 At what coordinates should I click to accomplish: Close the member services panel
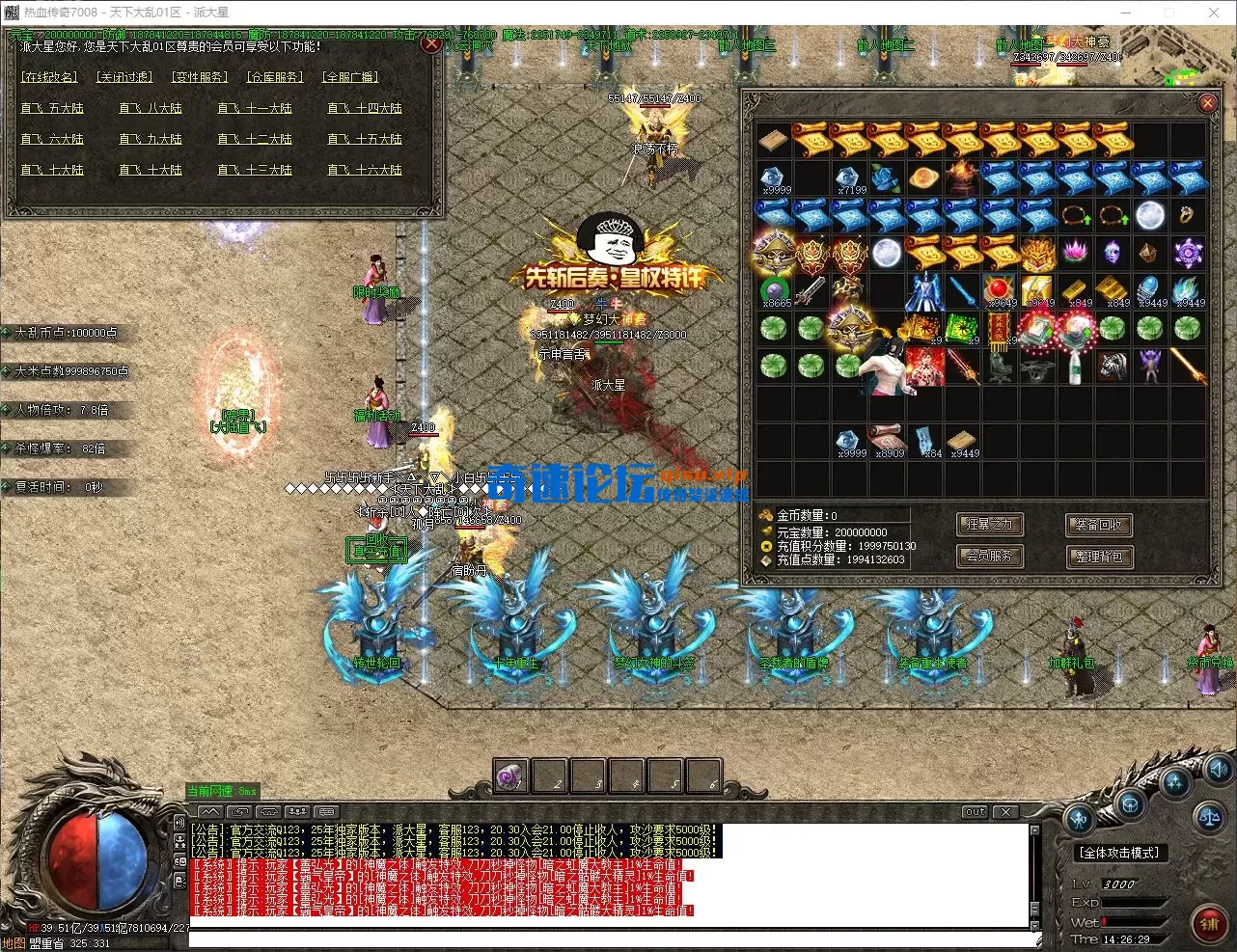431,43
